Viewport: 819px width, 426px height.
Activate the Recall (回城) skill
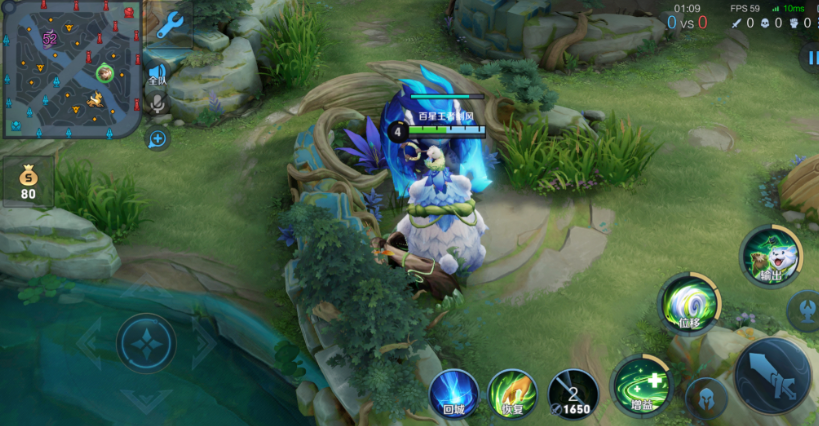click(453, 393)
